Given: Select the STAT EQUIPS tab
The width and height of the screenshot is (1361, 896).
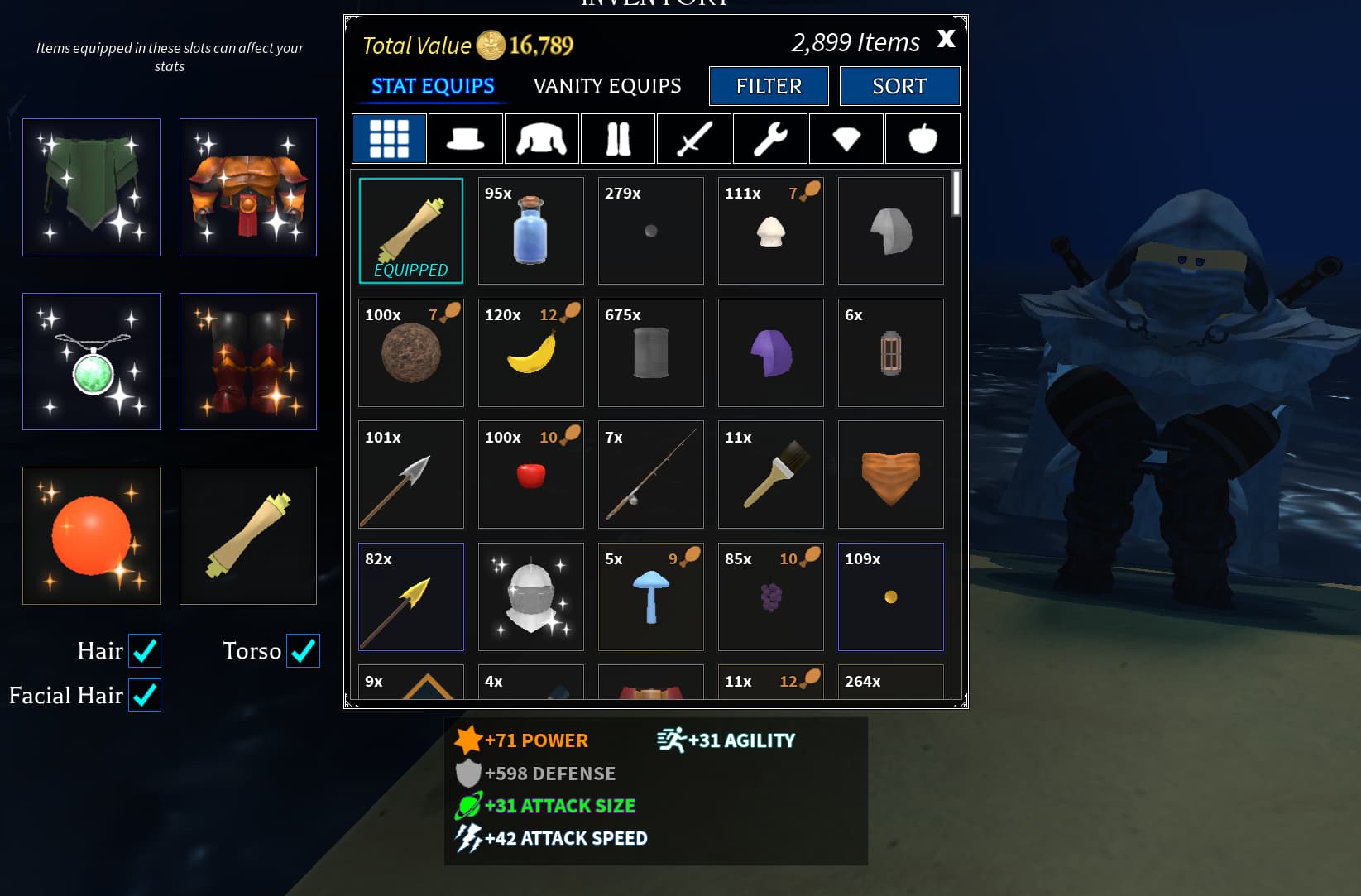Looking at the screenshot, I should click(x=432, y=85).
